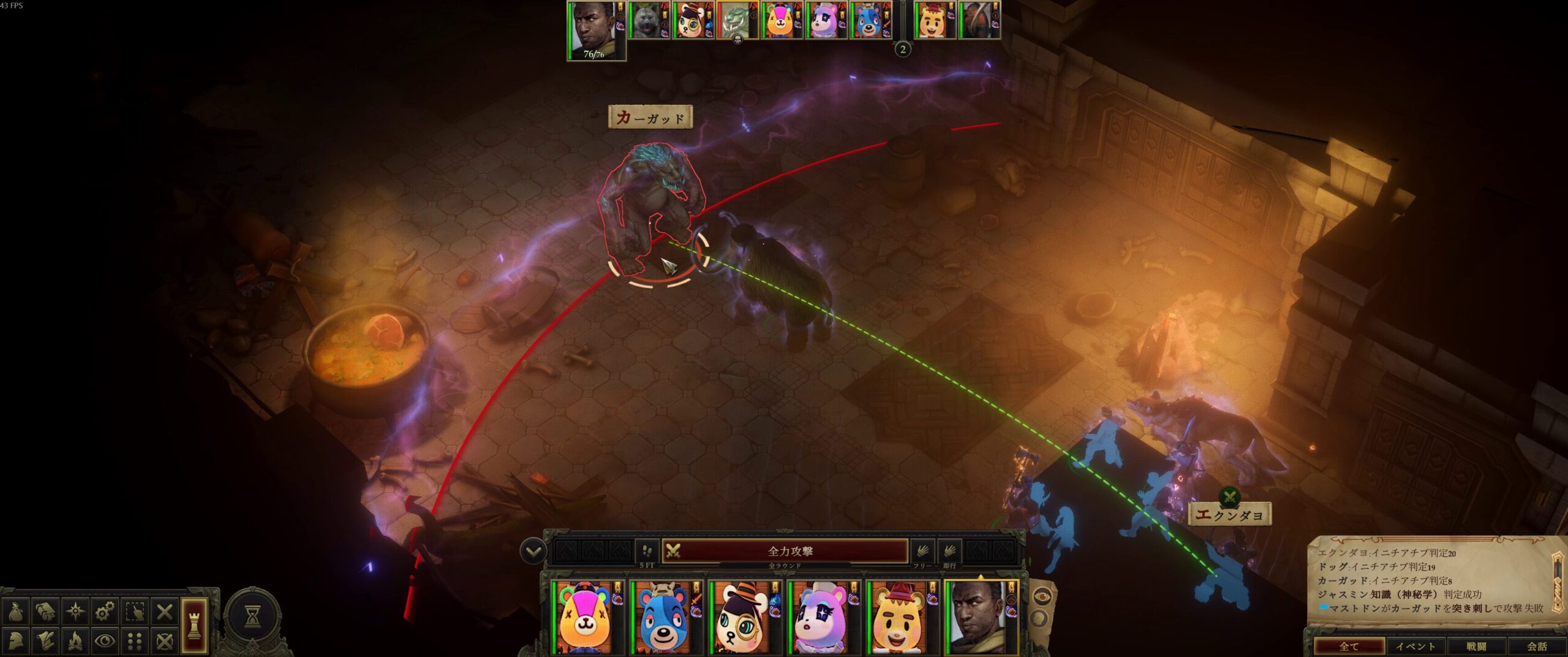1568x657 pixels.
Task: Open the character sheet helmet icon
Action: coord(16,641)
